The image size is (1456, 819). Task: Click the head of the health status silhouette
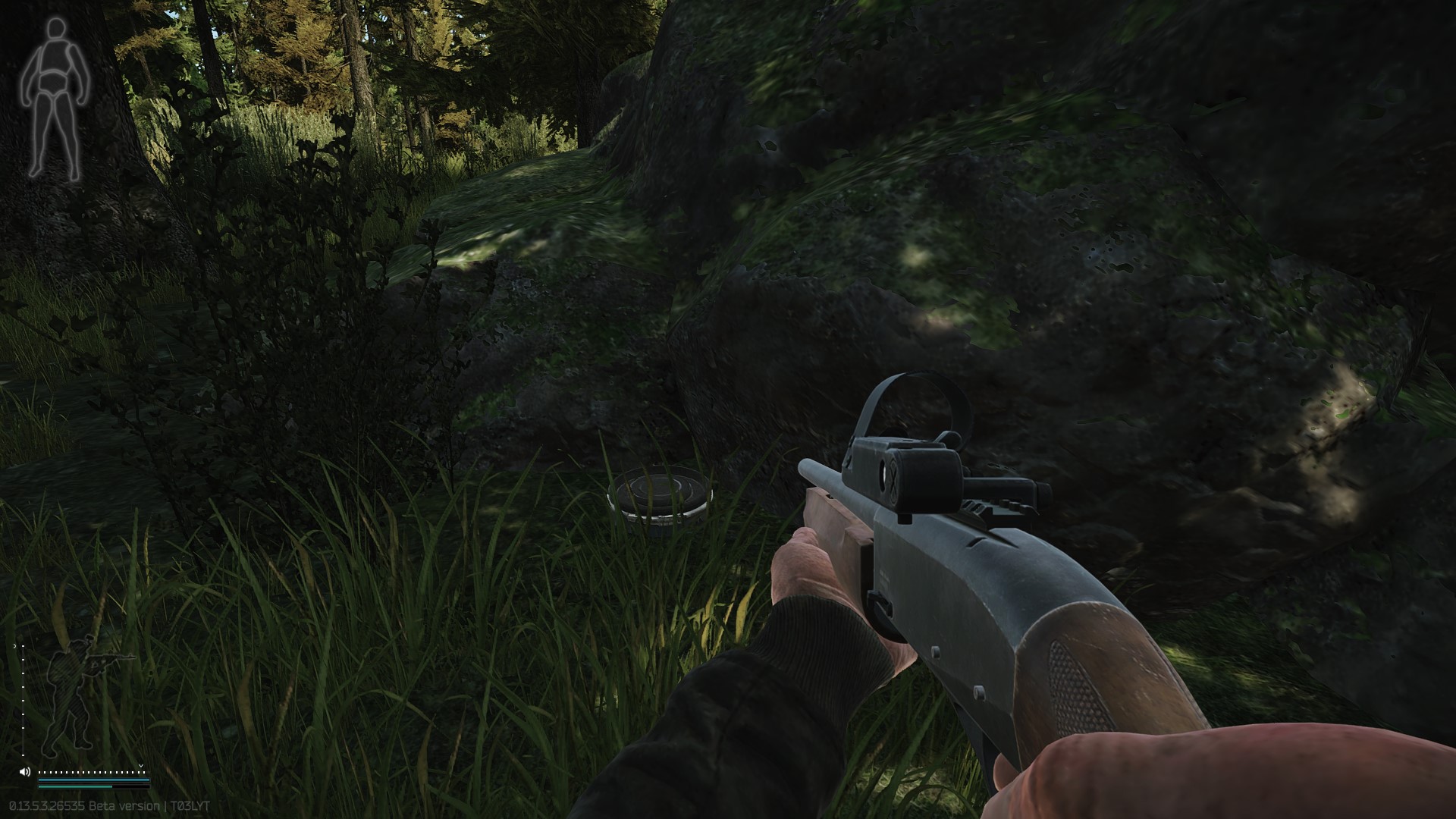pos(55,29)
